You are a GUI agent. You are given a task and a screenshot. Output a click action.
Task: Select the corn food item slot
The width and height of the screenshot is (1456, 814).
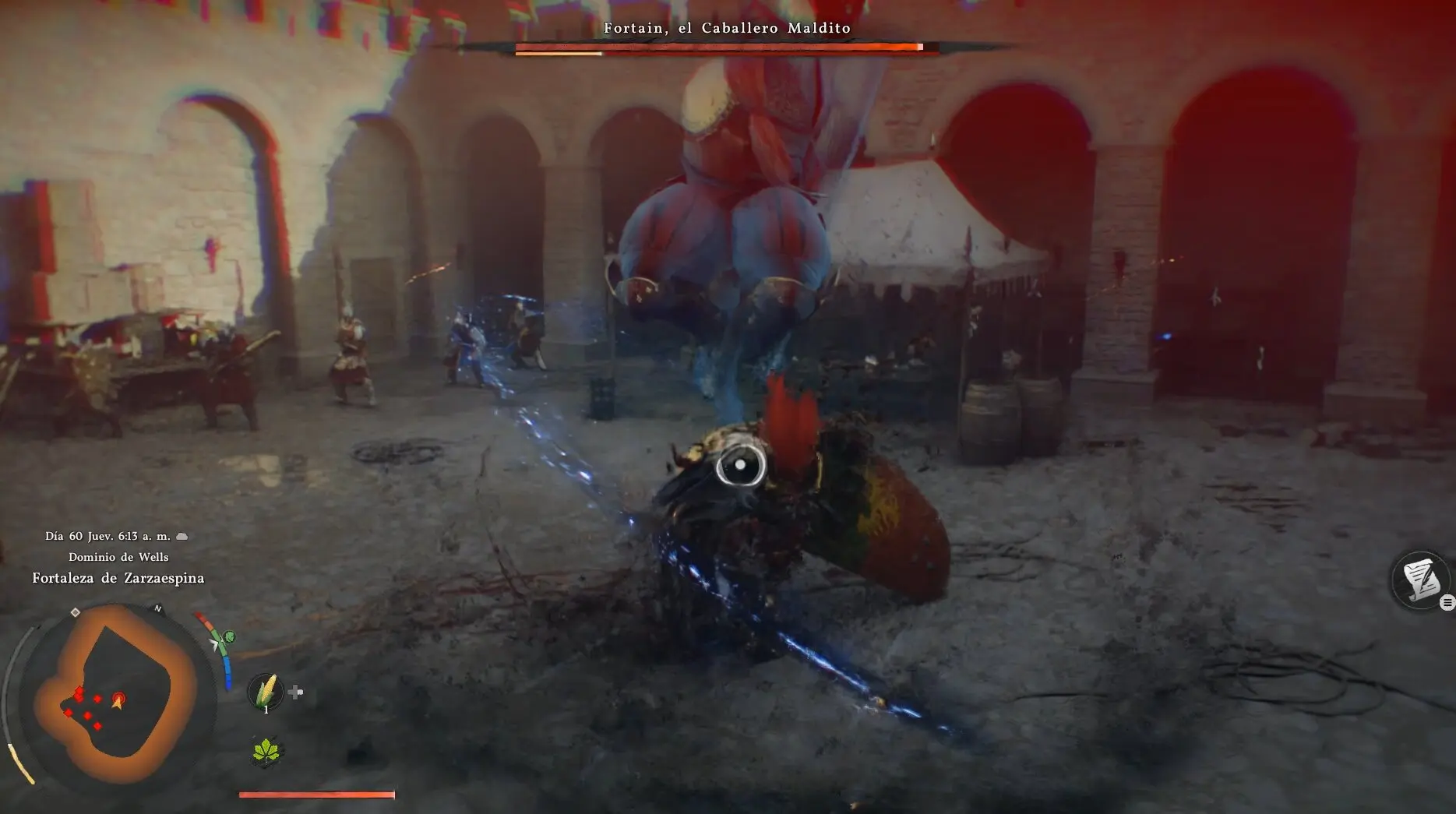coord(266,689)
